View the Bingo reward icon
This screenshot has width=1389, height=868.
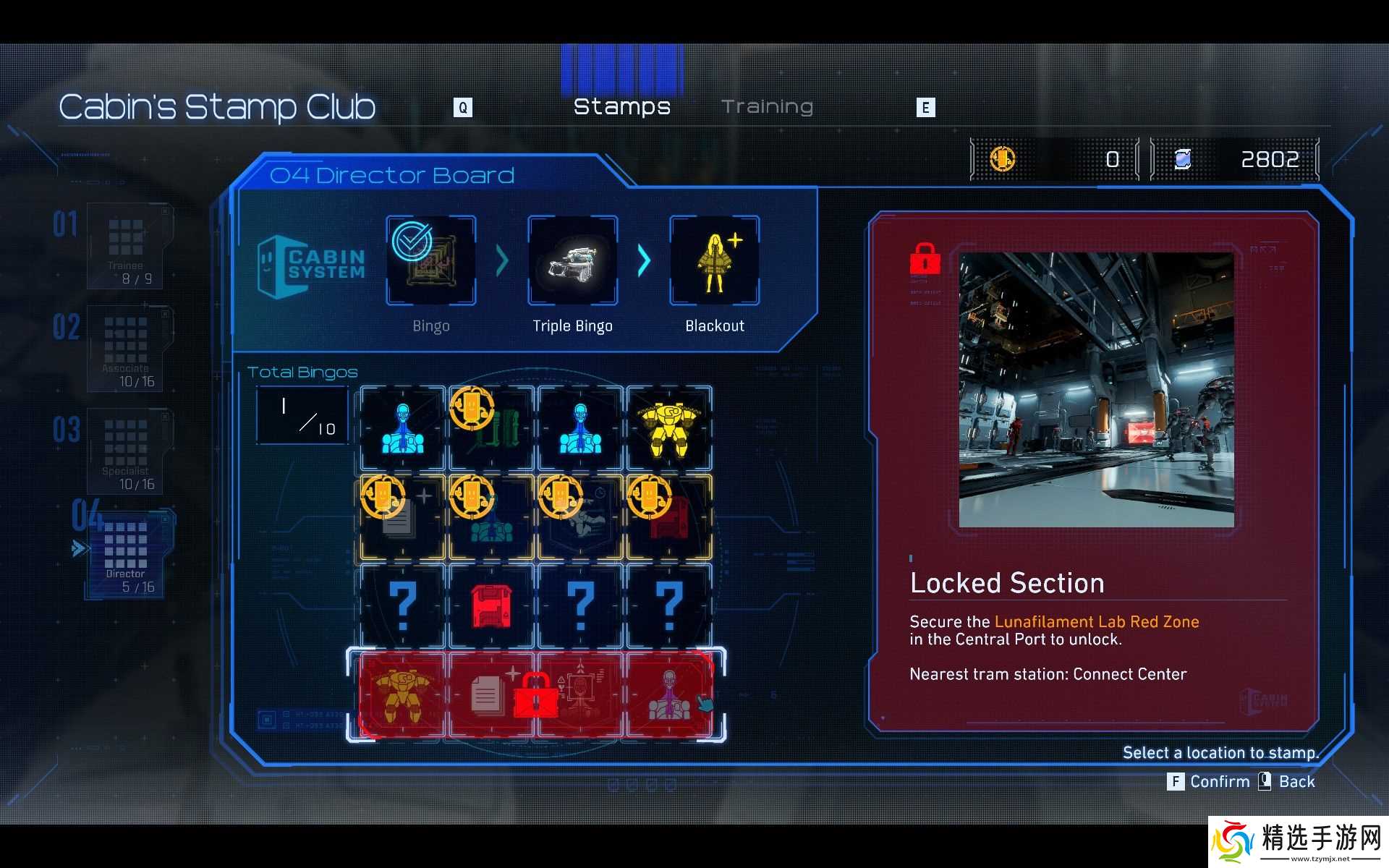[431, 260]
